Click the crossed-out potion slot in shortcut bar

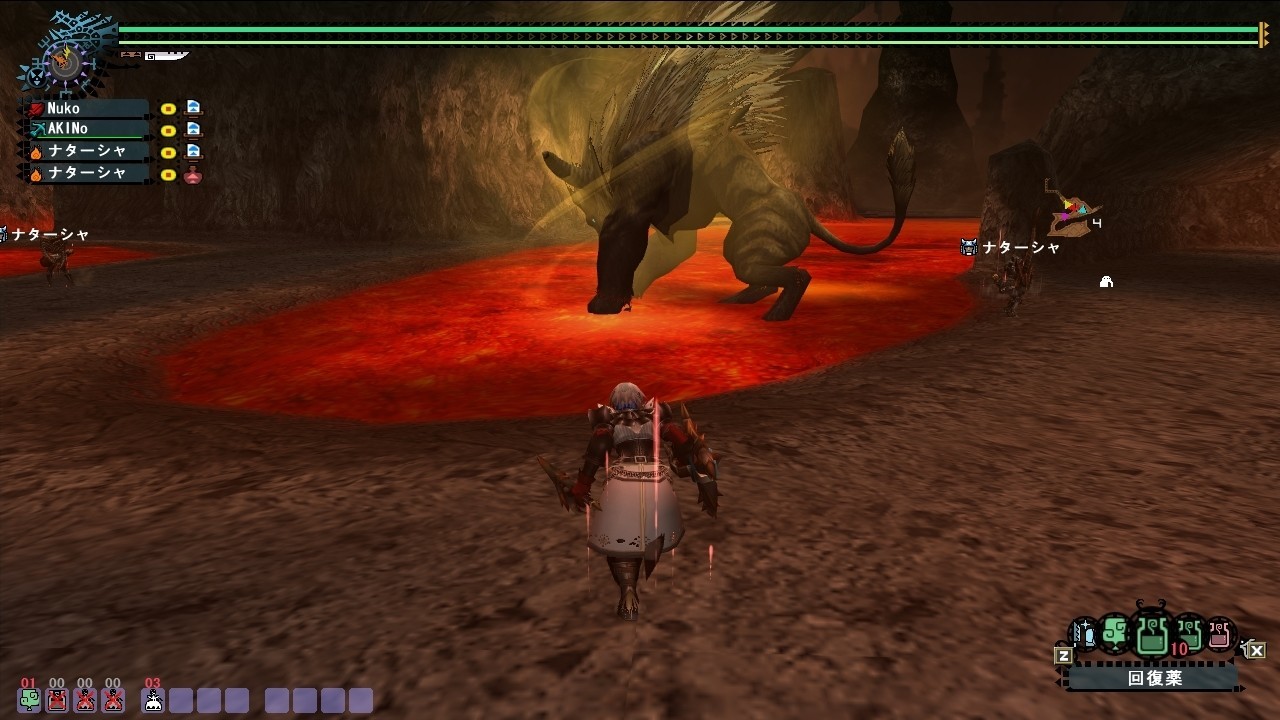(x=57, y=699)
